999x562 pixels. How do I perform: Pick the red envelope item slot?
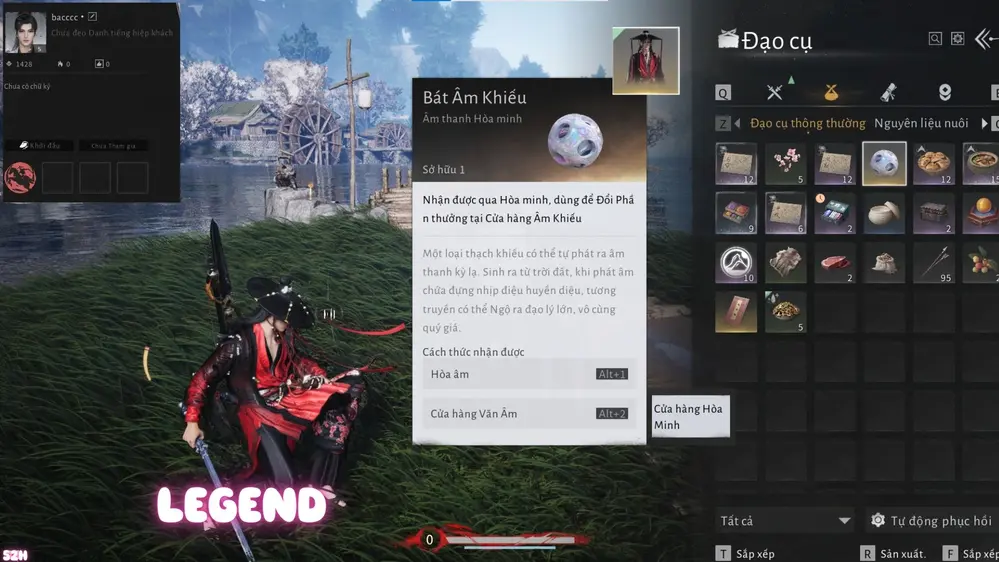737,312
